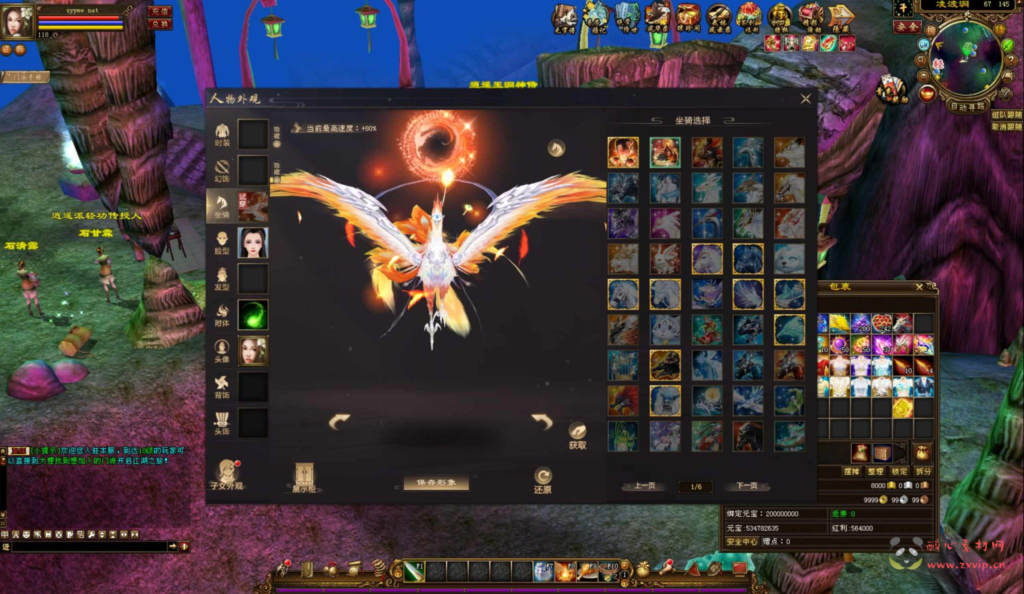Close the character appearance window
The width and height of the screenshot is (1024, 594).
click(x=806, y=99)
